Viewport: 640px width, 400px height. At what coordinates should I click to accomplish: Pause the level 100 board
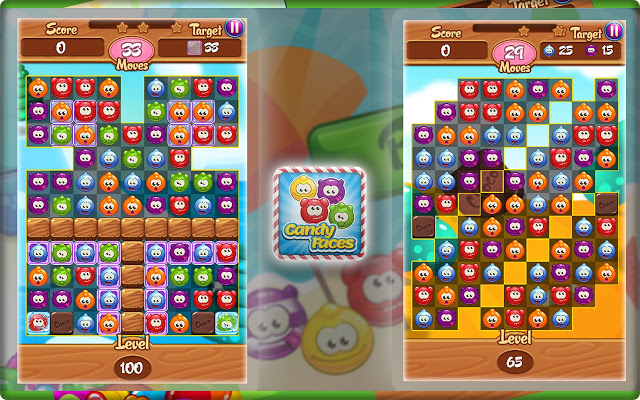[x=233, y=27]
